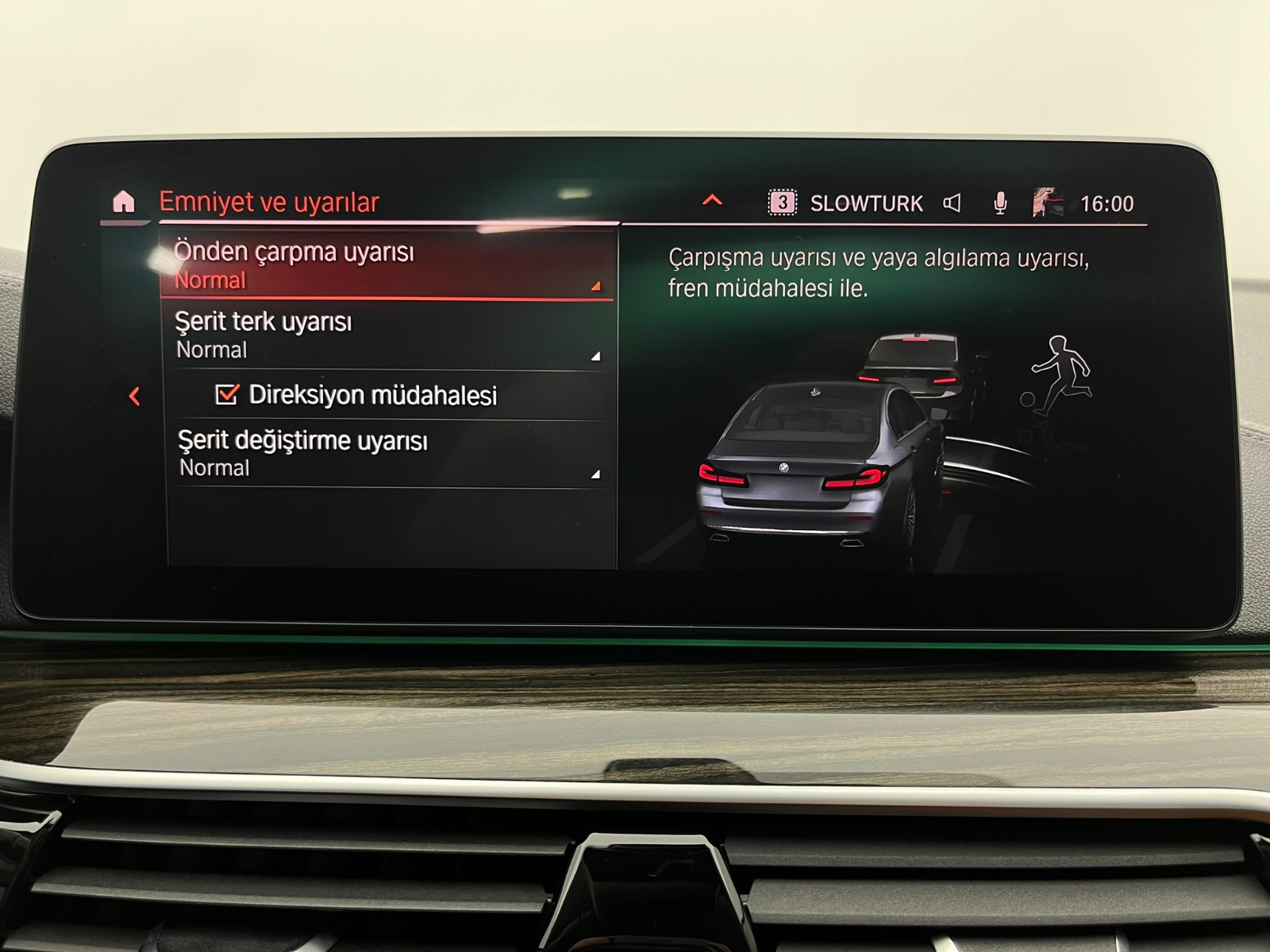Select the radio preset 3 icon
1270x952 pixels.
(x=782, y=202)
